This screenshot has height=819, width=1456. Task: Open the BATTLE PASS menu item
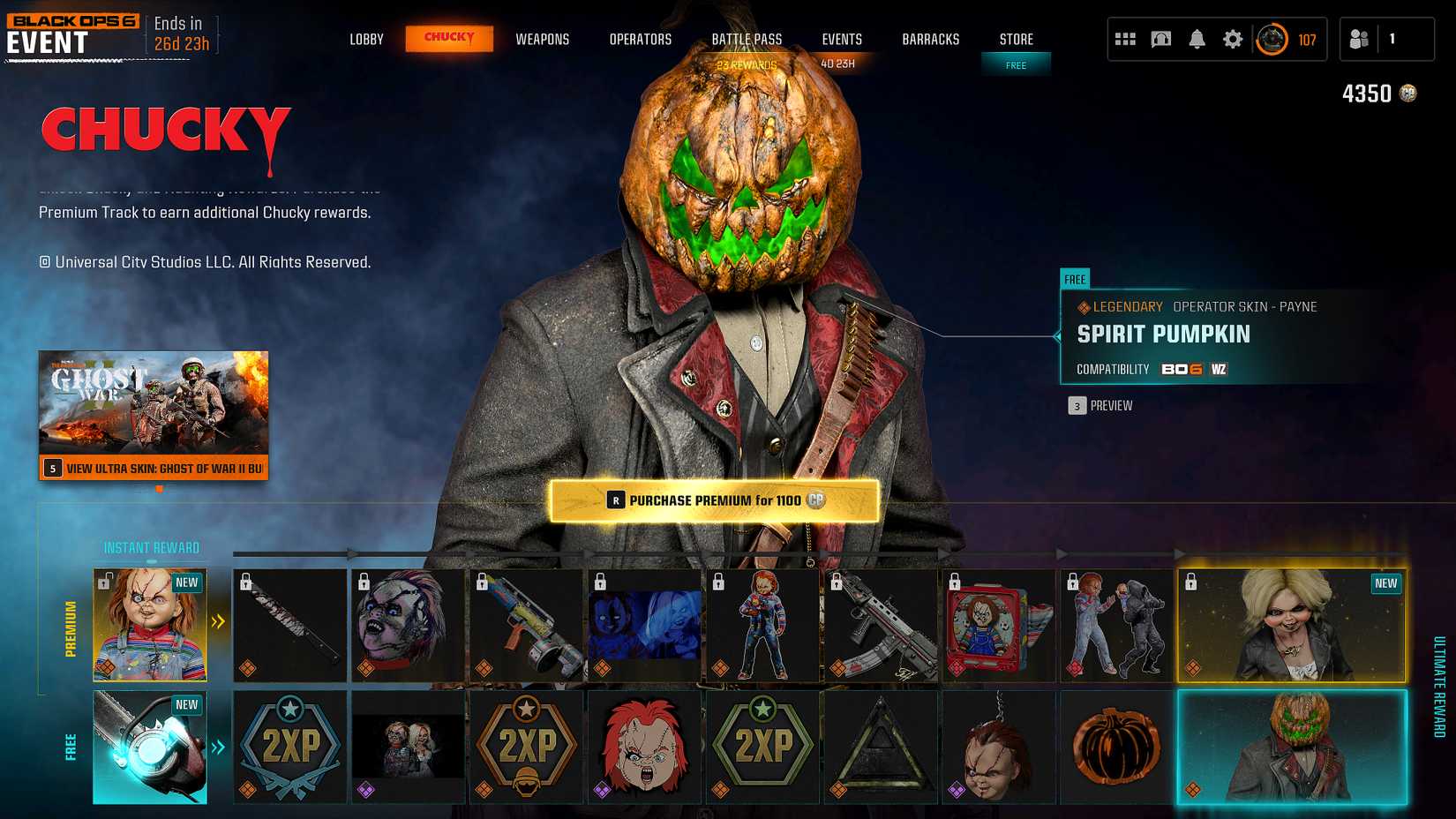point(747,39)
